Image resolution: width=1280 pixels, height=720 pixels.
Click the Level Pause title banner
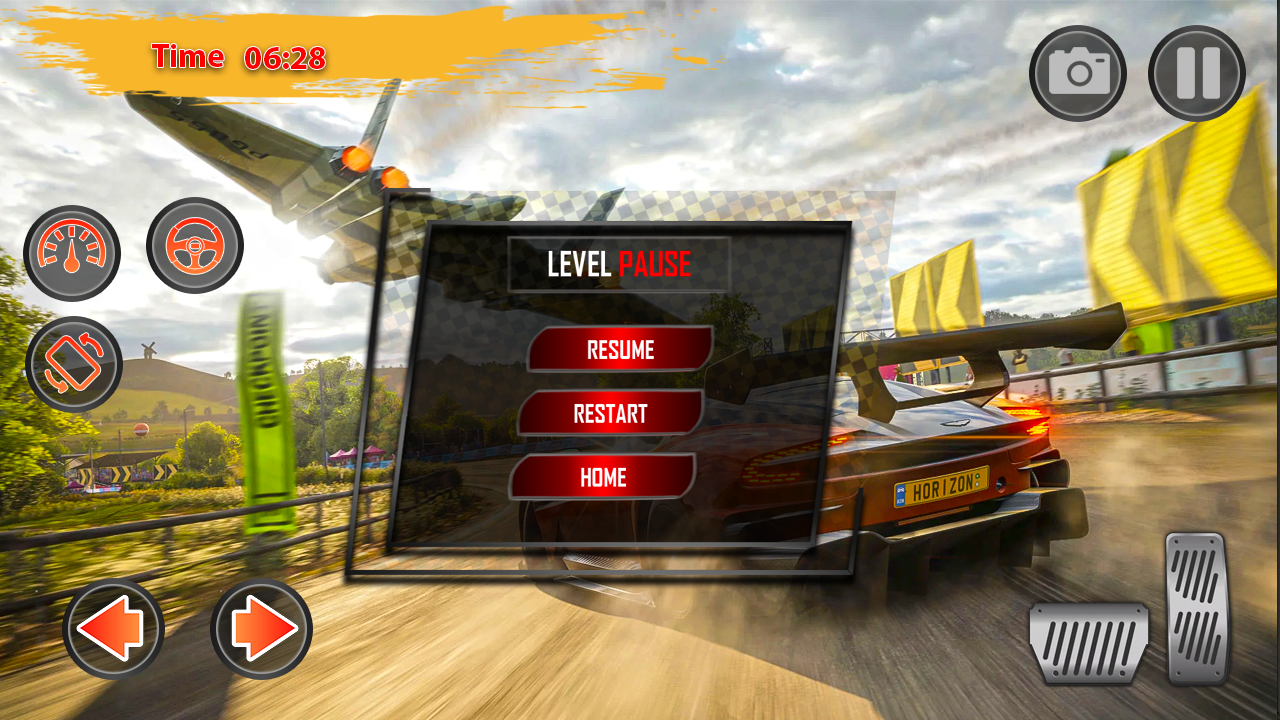tap(619, 264)
